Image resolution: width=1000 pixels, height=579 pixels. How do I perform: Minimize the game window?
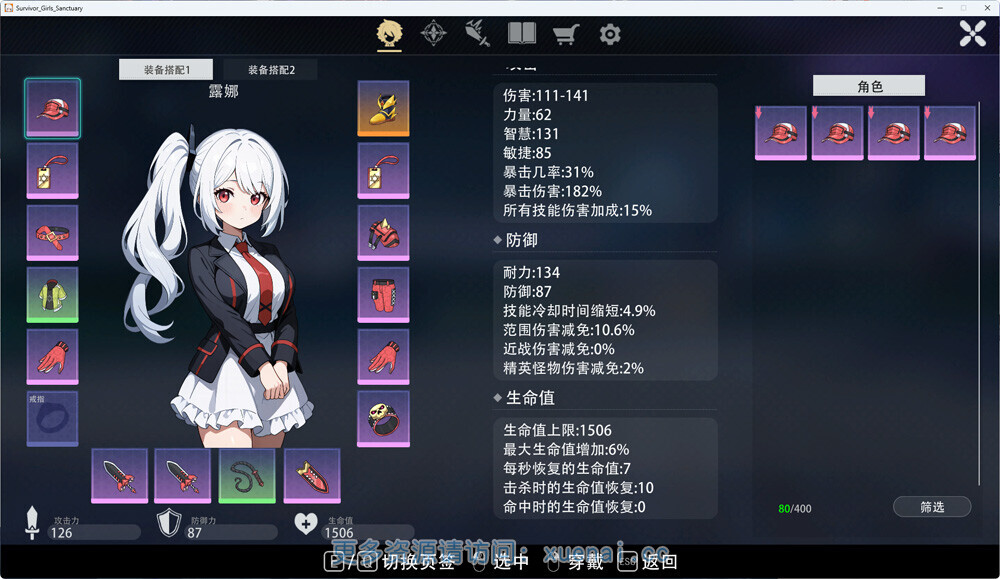[935, 8]
